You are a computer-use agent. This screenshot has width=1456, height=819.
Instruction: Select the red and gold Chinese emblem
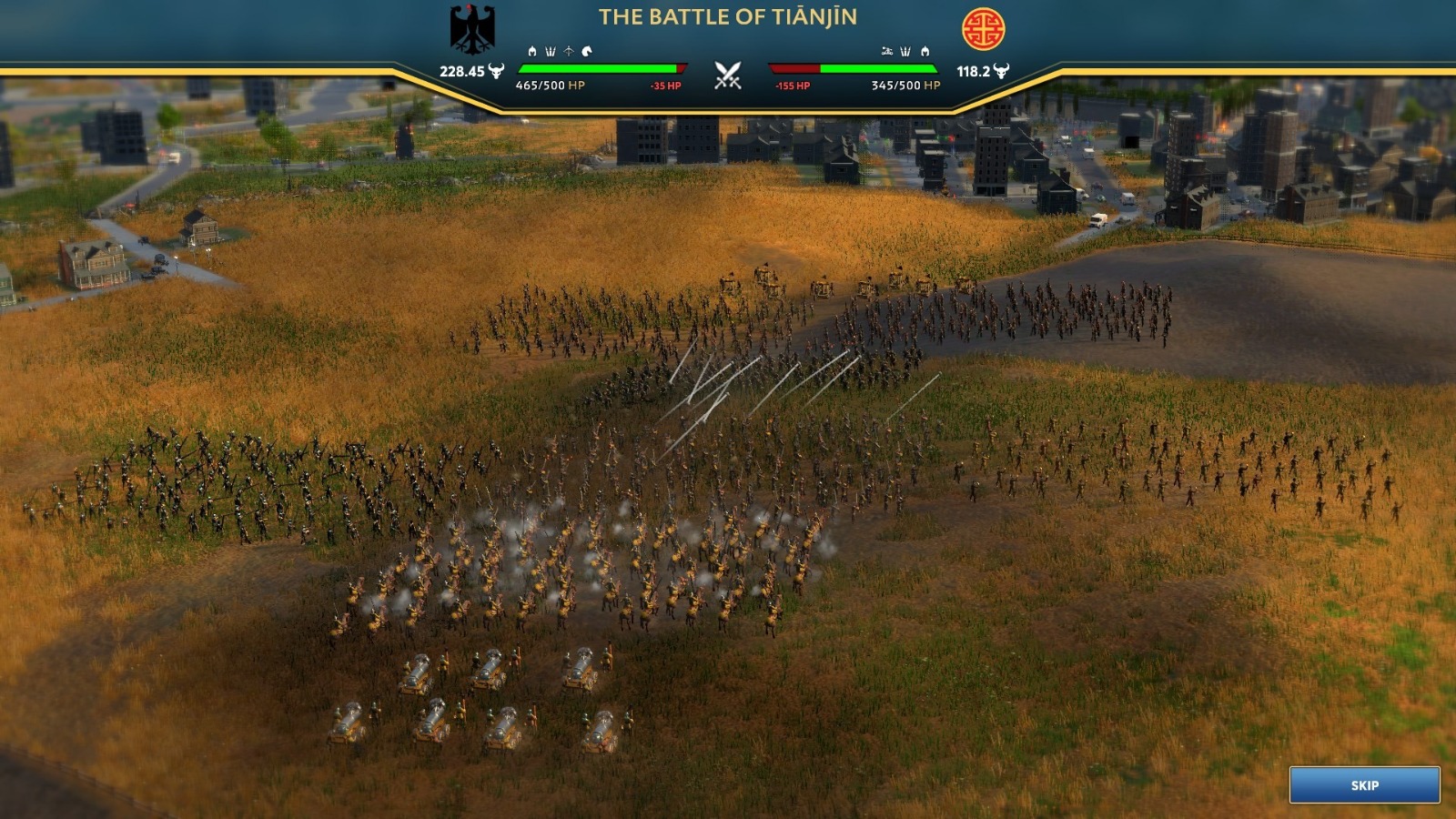pos(983,29)
